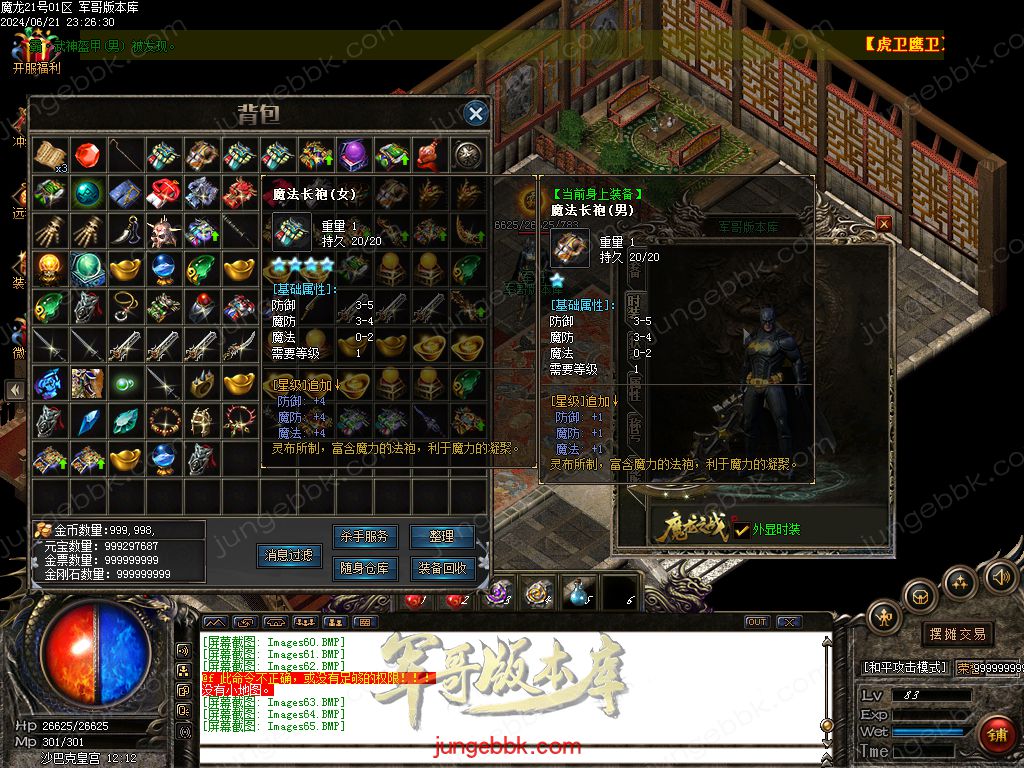
Task: Open the 随身仓库 portable warehouse
Action: pos(366,569)
